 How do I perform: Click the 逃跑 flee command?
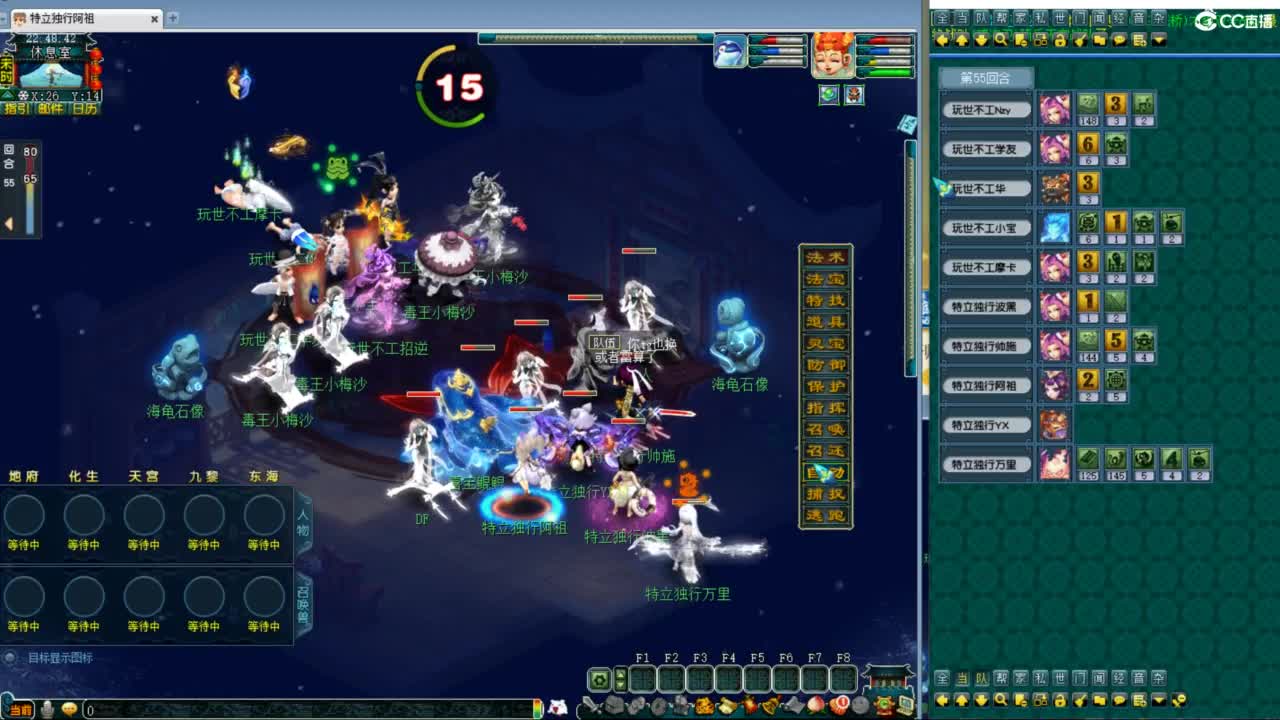[826, 514]
